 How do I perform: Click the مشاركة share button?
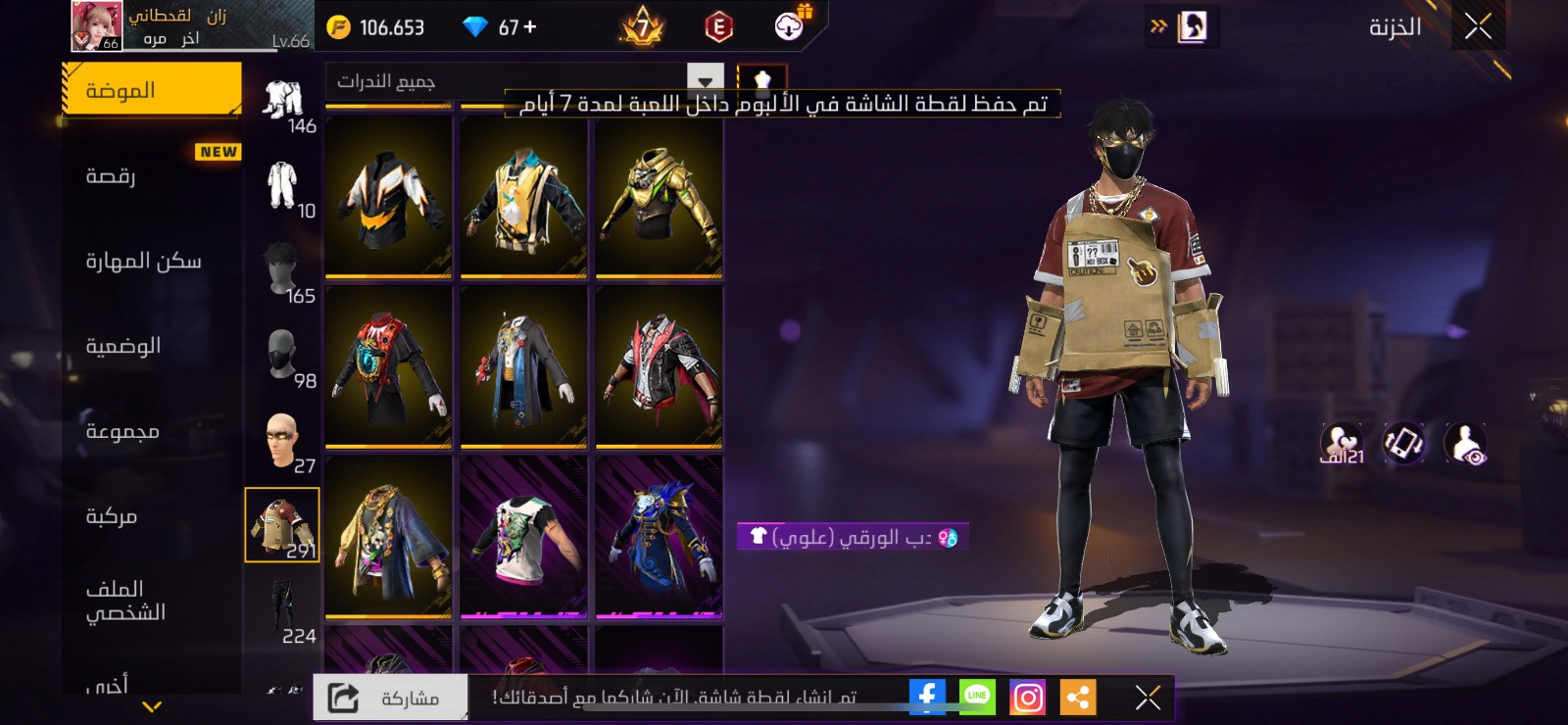391,698
